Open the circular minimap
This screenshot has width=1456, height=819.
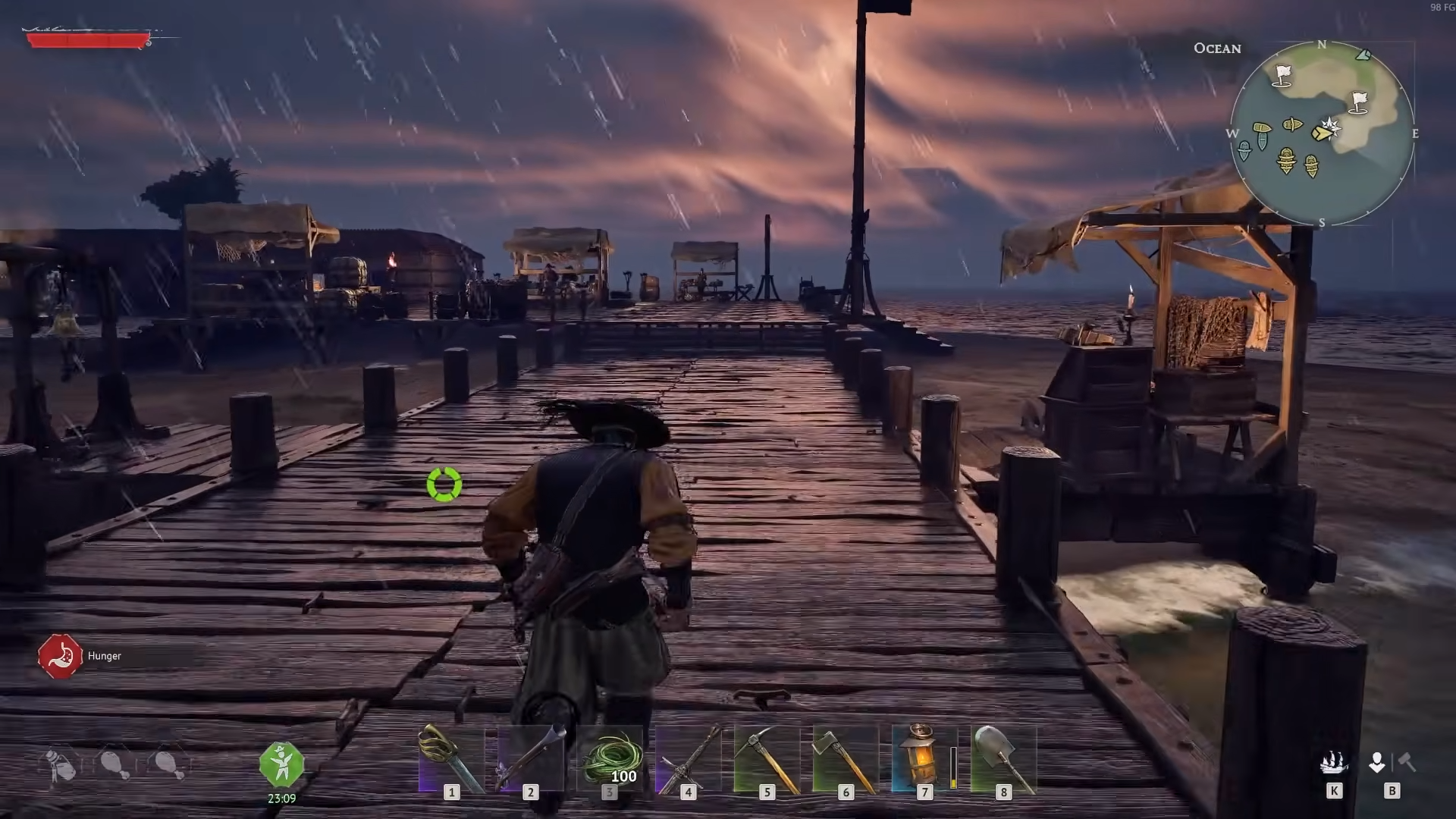pyautogui.click(x=1322, y=133)
